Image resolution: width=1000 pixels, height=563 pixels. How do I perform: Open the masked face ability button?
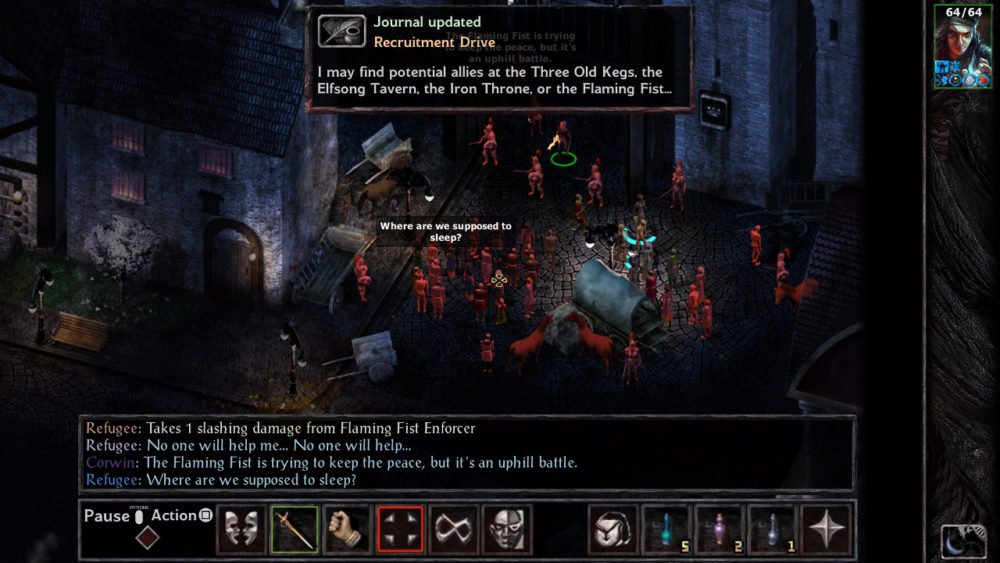click(507, 529)
